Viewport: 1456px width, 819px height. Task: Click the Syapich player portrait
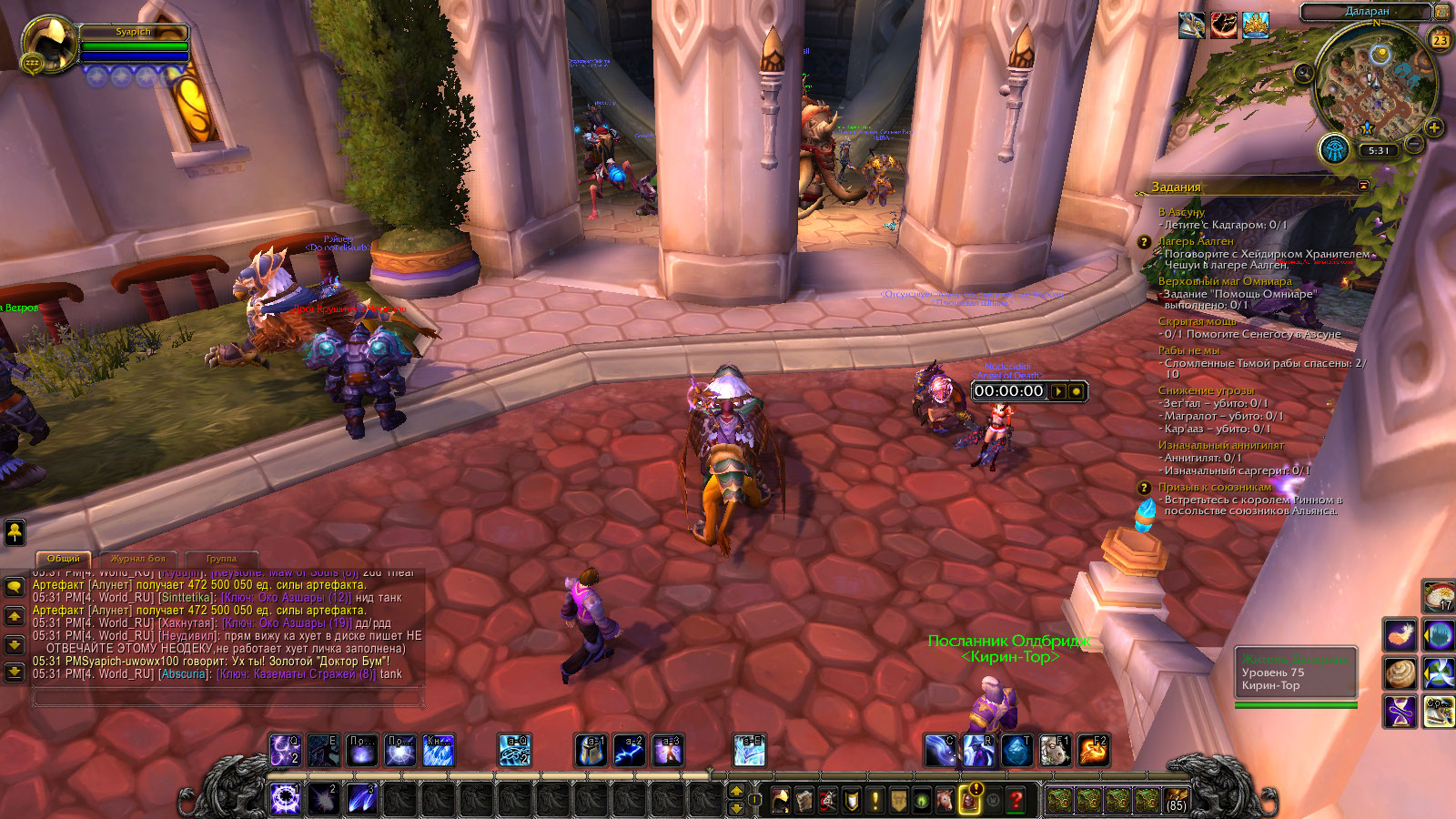point(51,44)
